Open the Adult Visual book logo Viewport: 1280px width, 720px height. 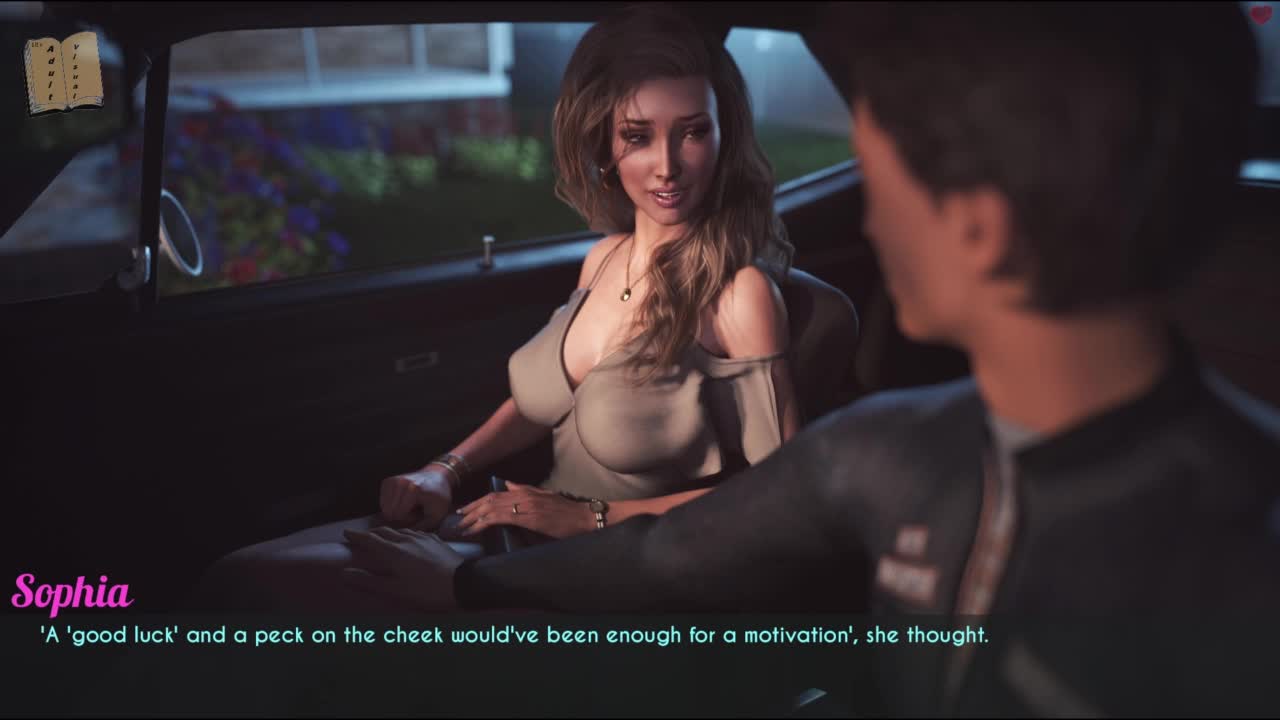(63, 72)
